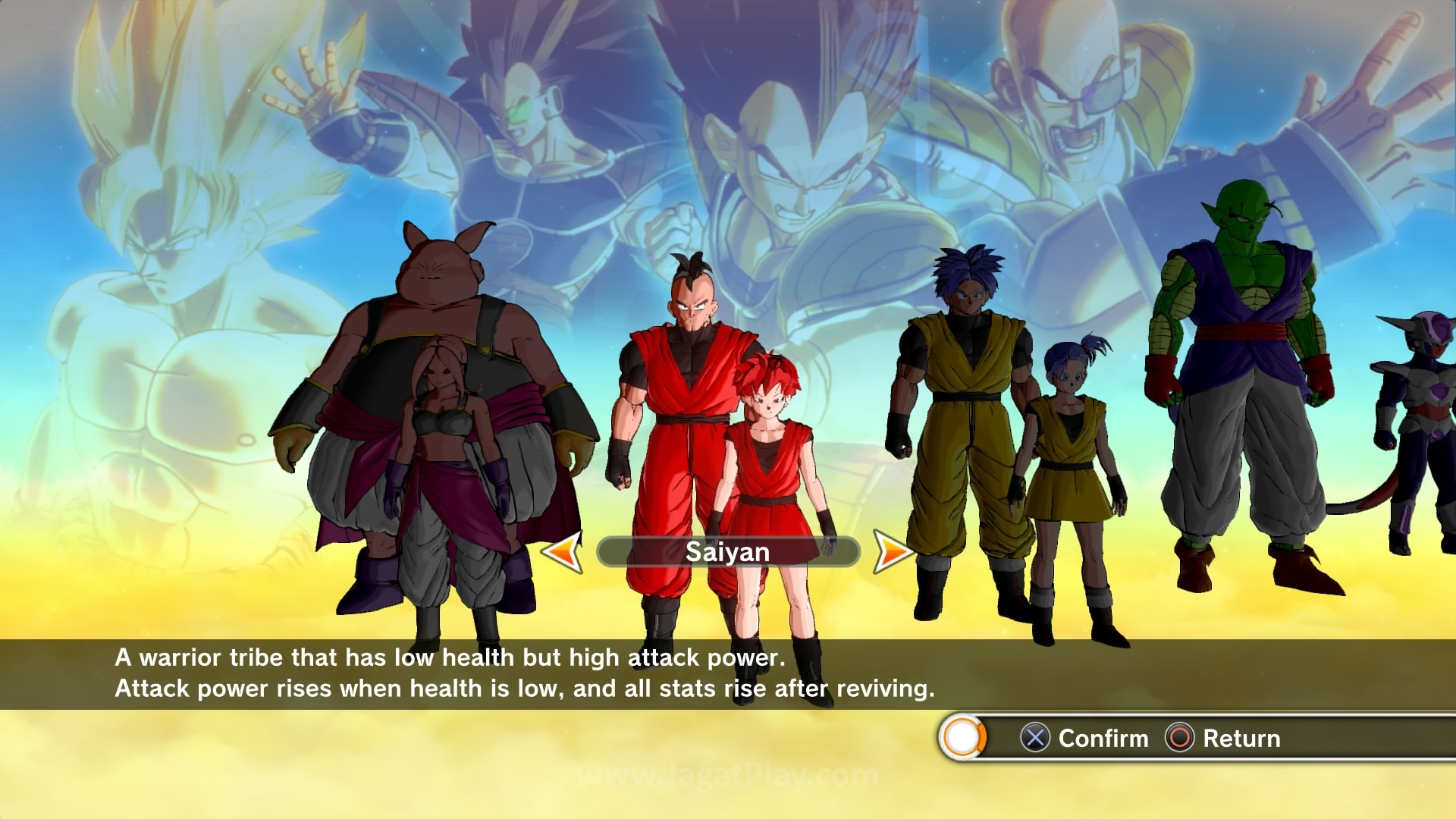Select the Saiyan race name label
This screenshot has width=1456, height=819.
[x=727, y=552]
